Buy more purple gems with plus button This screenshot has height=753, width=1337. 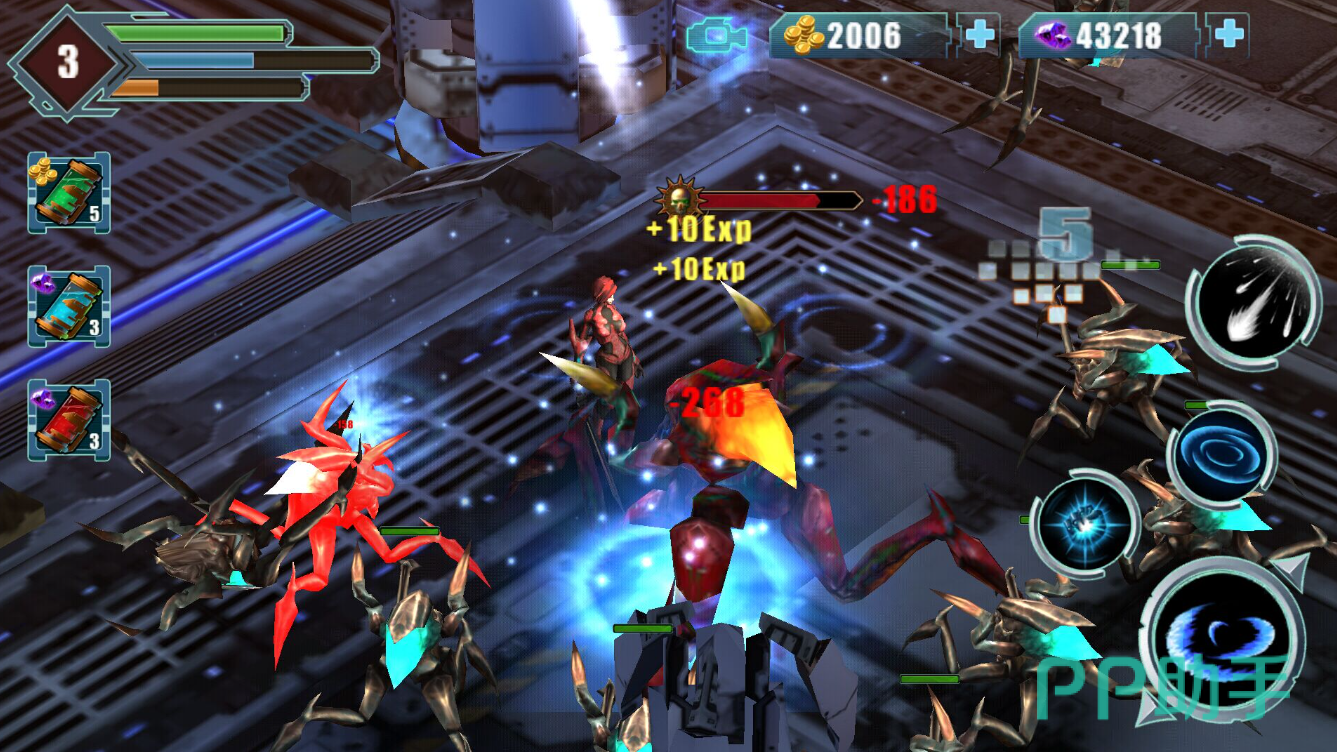(1228, 36)
